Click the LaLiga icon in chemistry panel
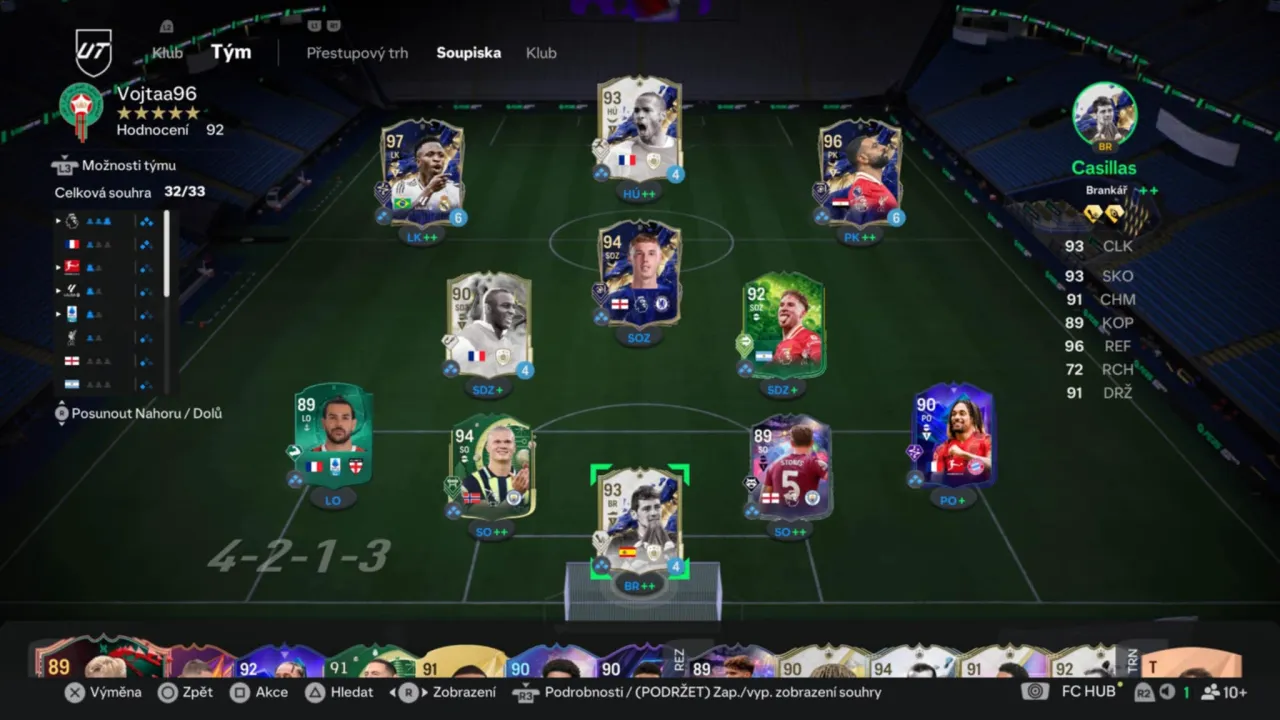Screen dimensions: 1280x720 [72, 290]
